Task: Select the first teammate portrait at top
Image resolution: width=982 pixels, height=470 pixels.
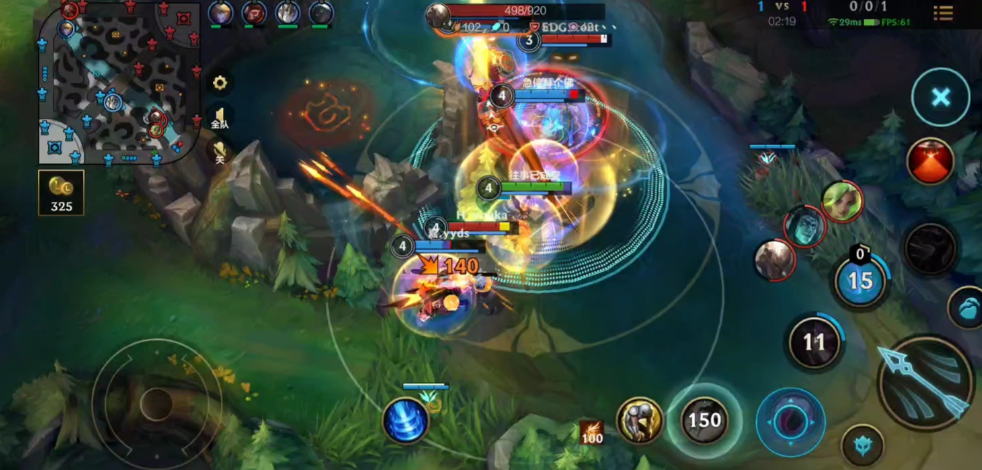Action: (x=220, y=13)
